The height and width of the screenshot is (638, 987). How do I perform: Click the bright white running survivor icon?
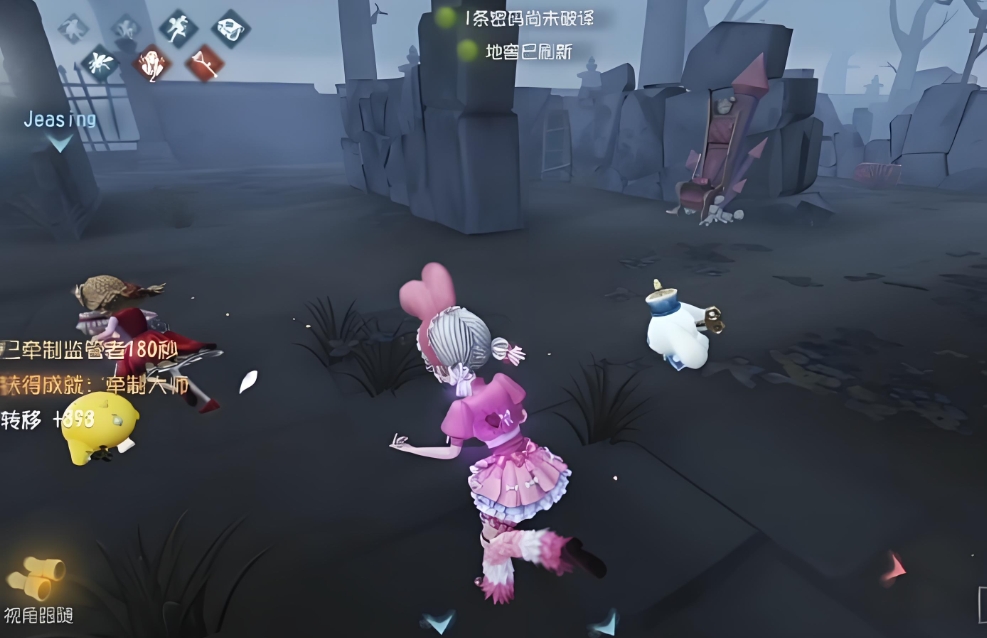click(x=178, y=27)
